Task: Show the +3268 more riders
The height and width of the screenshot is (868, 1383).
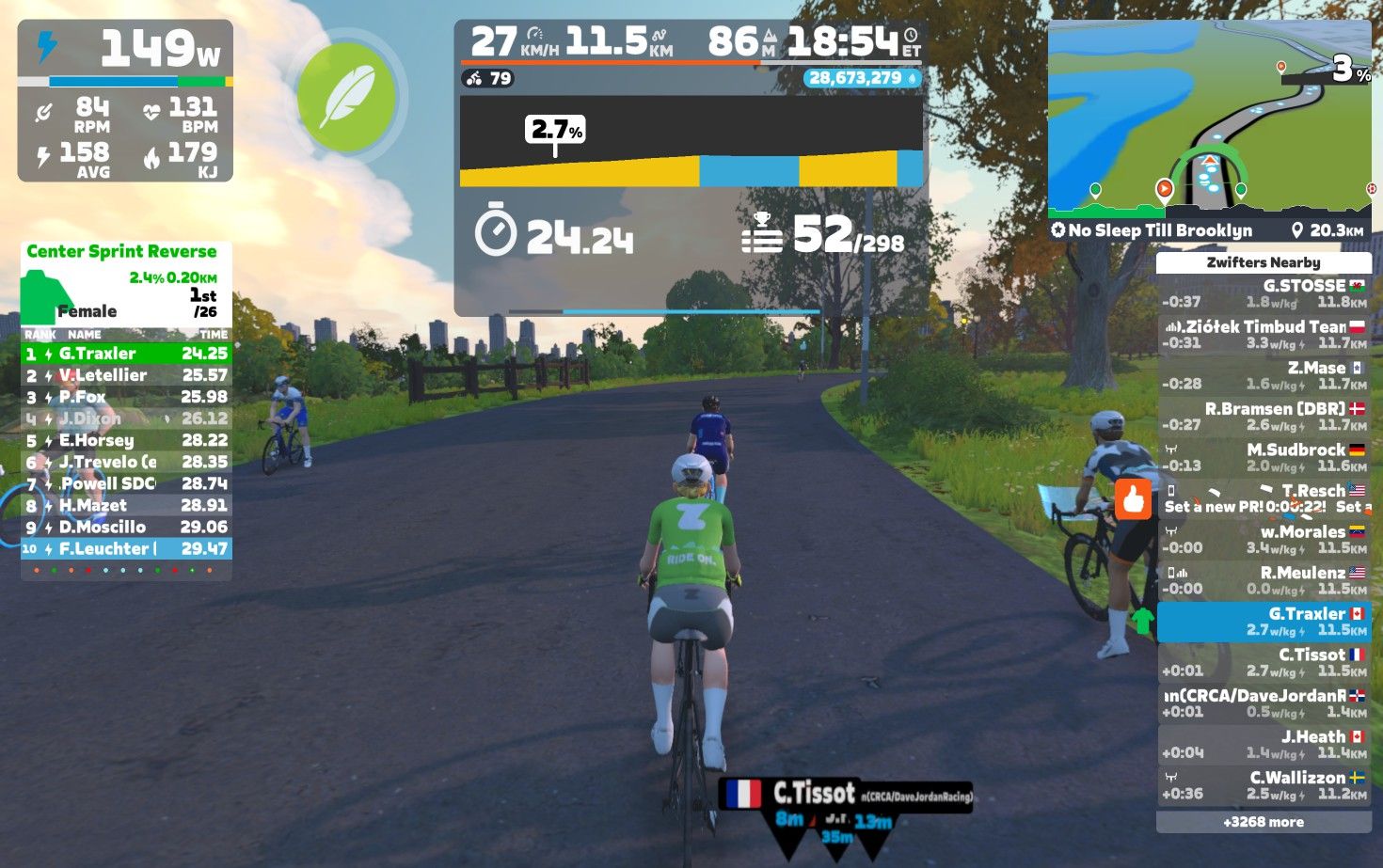Action: pos(1264,822)
